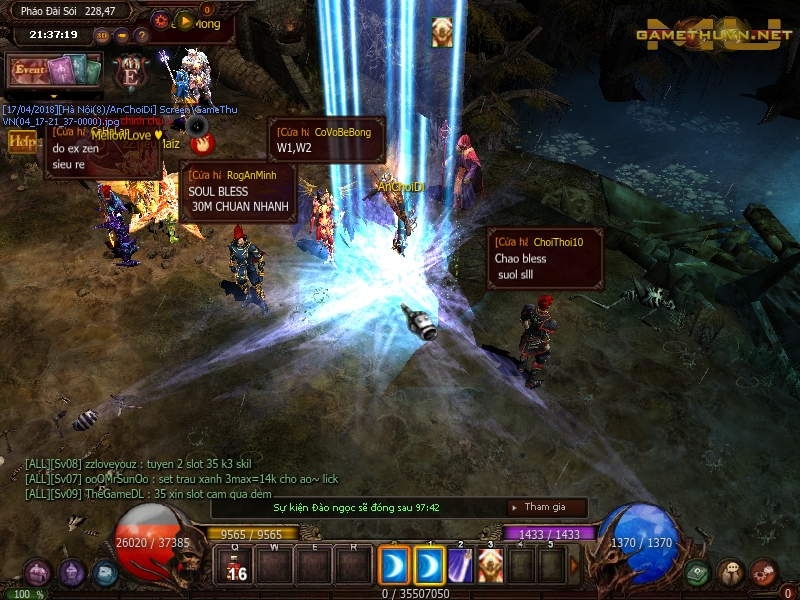Open the E shield emblem menu
The width and height of the screenshot is (800, 600).
(x=131, y=73)
